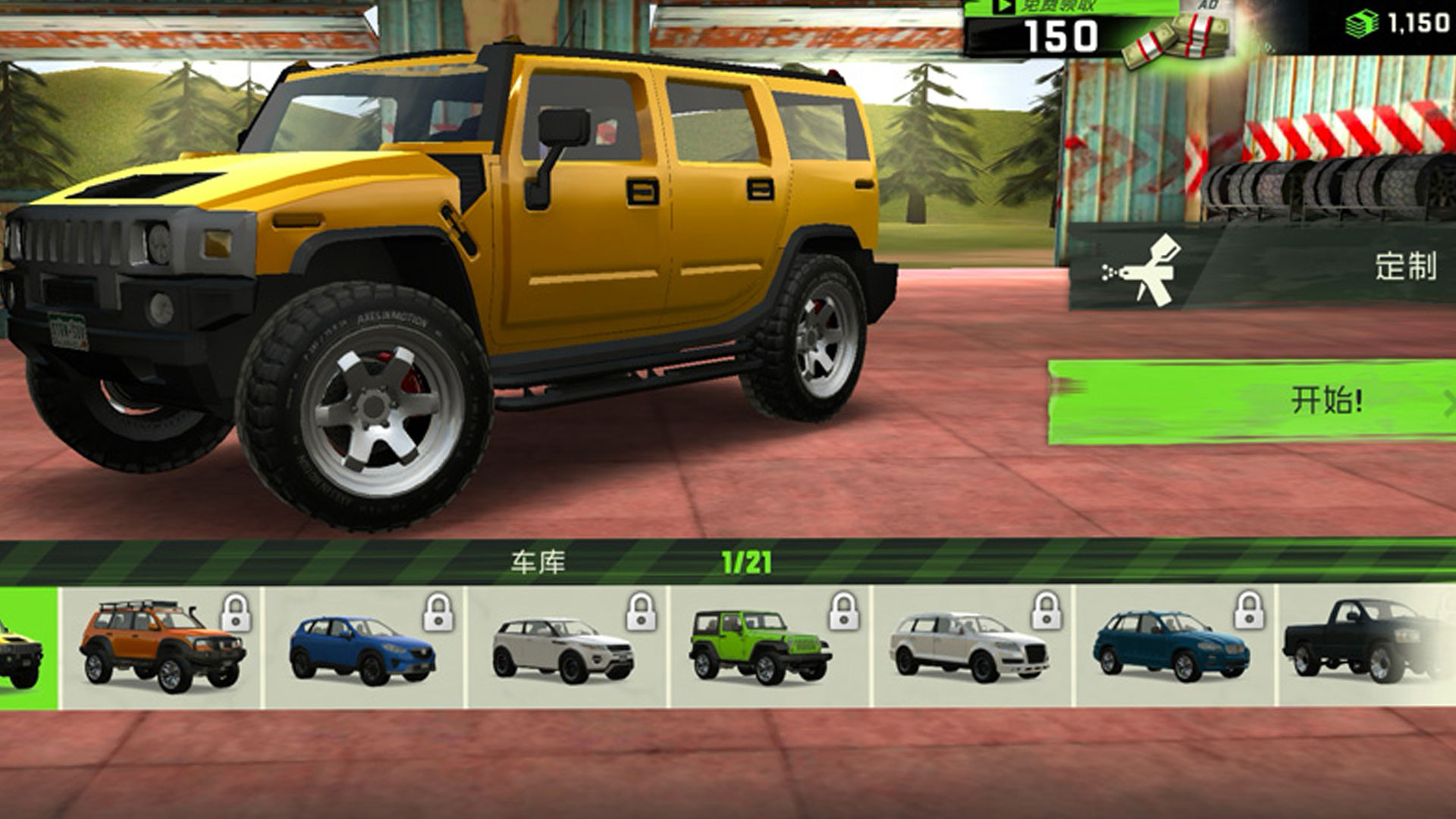Pick the locked white Range Rover-style SUV

point(566,647)
